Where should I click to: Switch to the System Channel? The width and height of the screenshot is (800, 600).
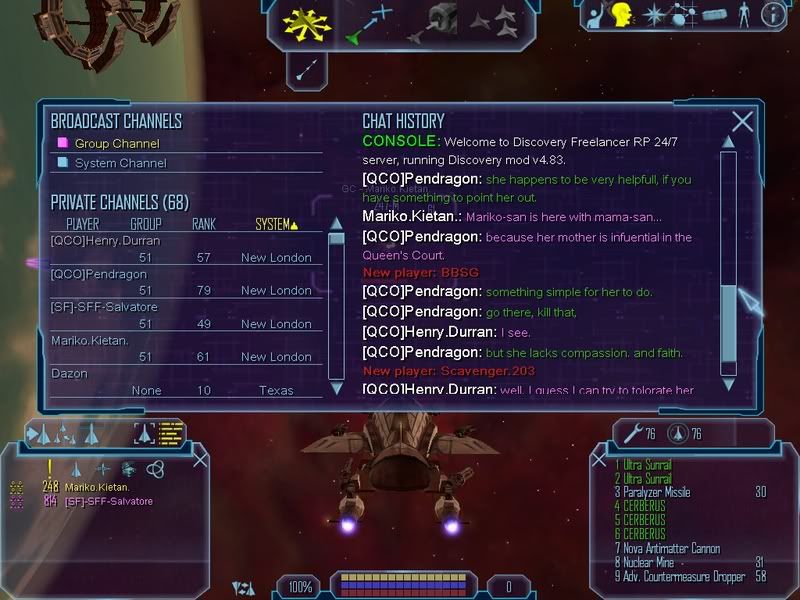[x=121, y=163]
